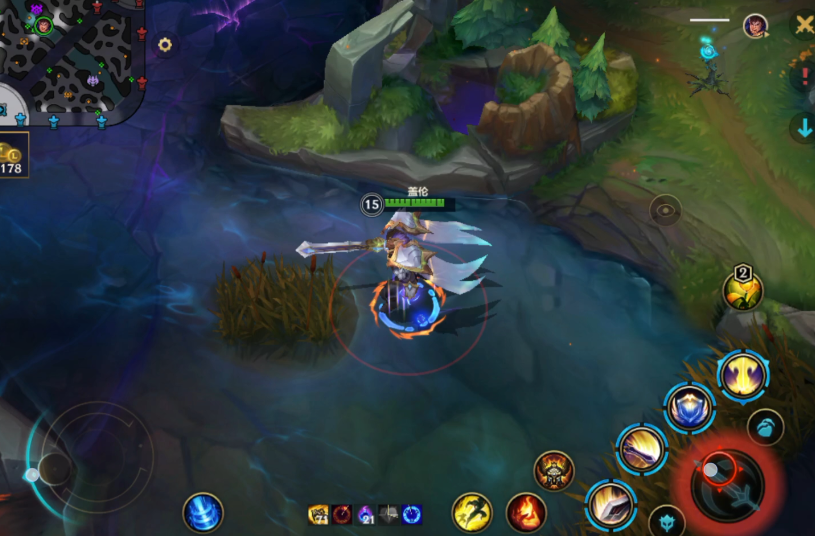Click the ally champion portrait

tap(756, 24)
